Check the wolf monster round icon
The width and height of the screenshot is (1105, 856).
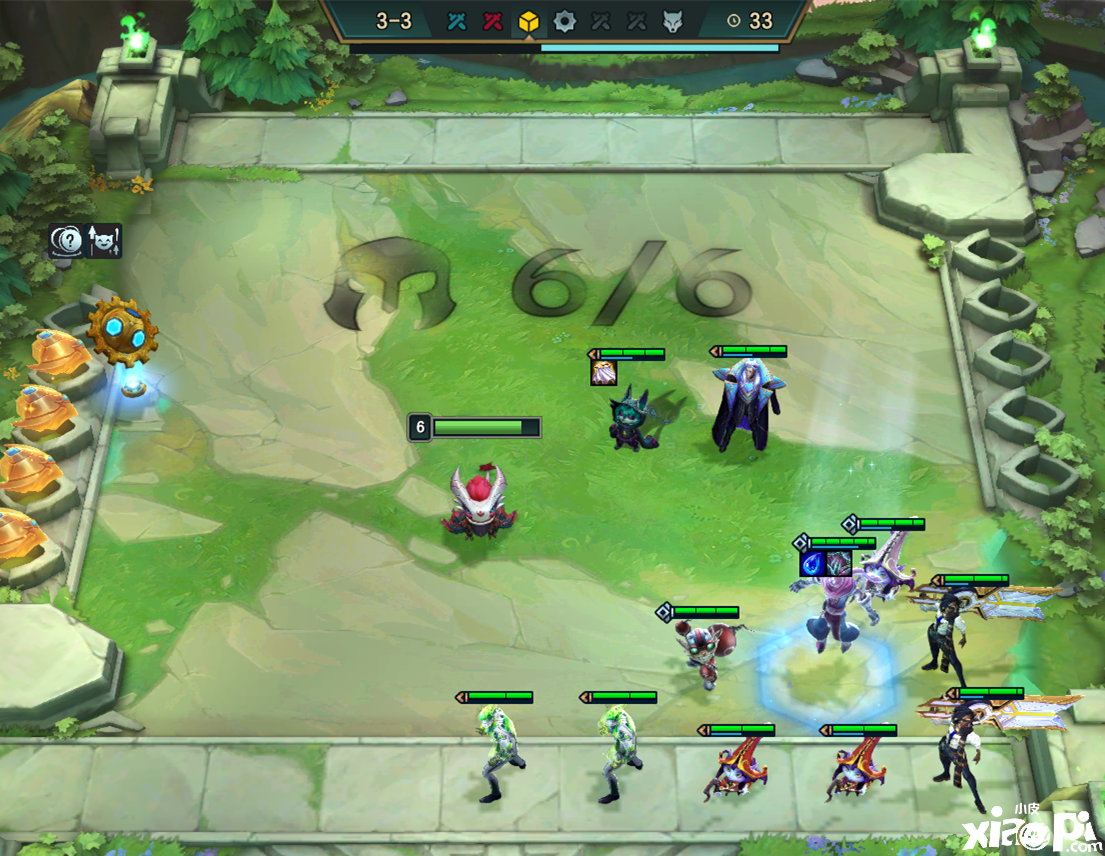[672, 21]
